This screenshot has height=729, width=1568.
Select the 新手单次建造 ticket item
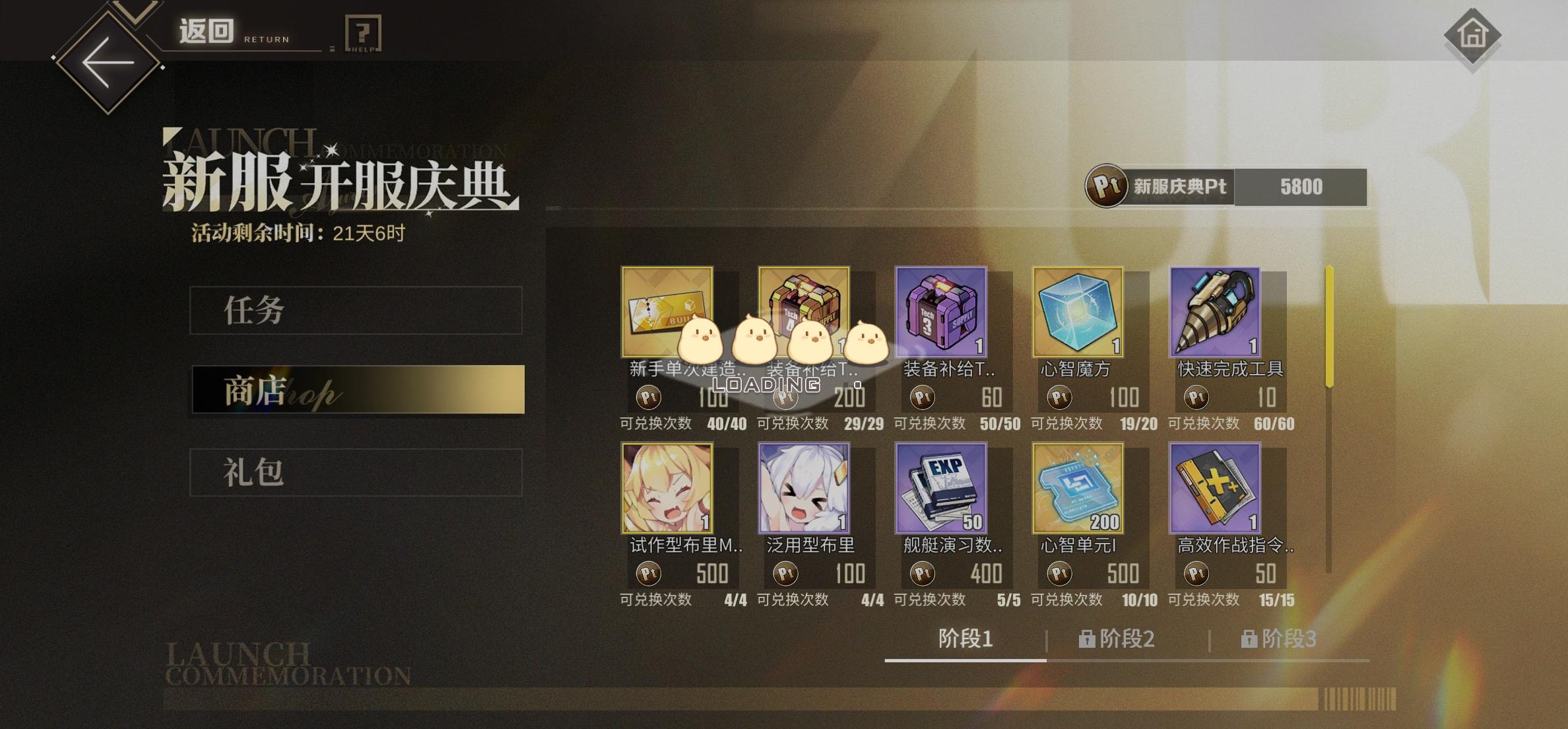[668, 312]
